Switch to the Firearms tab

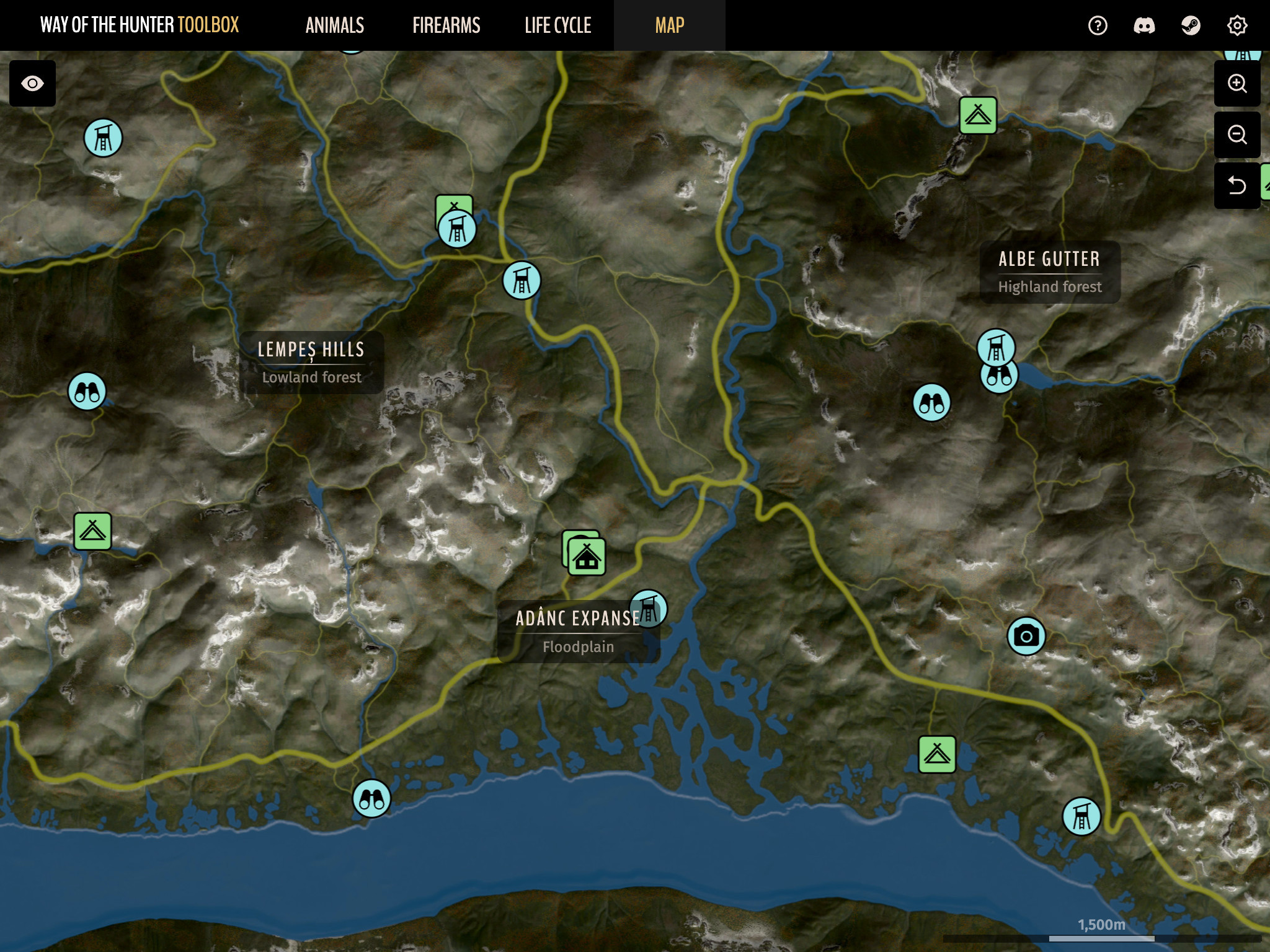[446, 25]
